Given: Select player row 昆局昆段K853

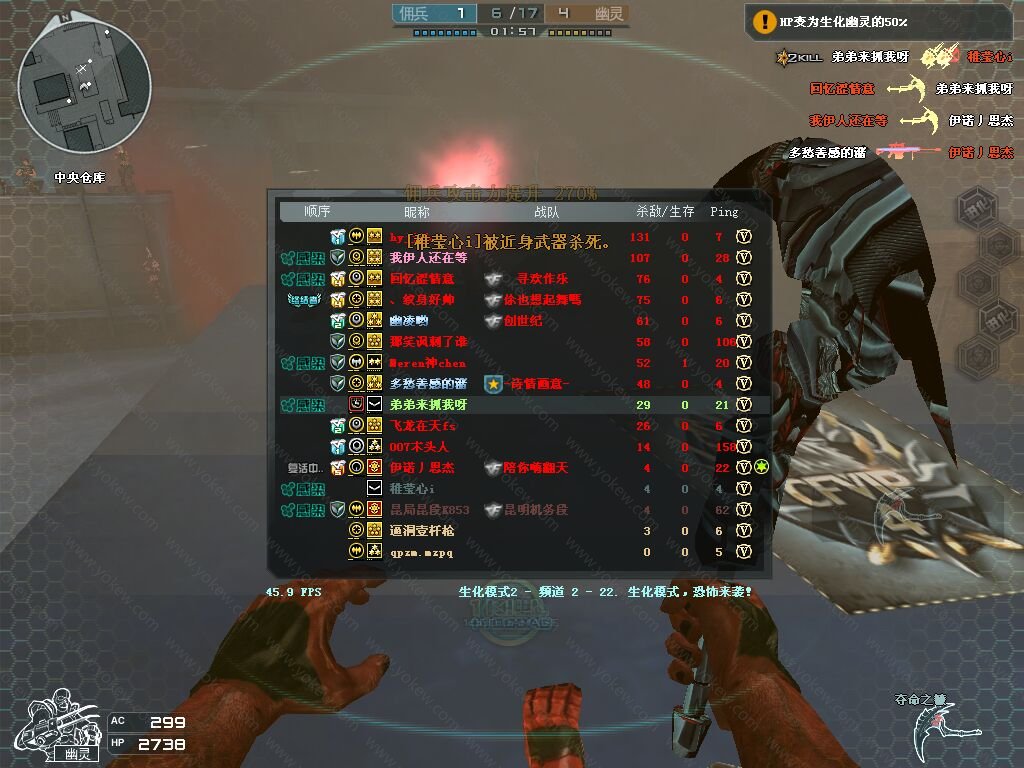Looking at the screenshot, I should click(429, 510).
